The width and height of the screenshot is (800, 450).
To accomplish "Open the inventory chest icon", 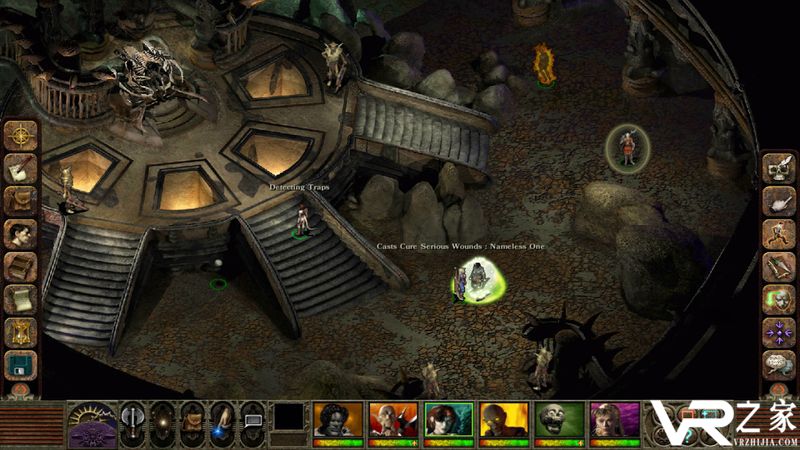I will (x=20, y=201).
